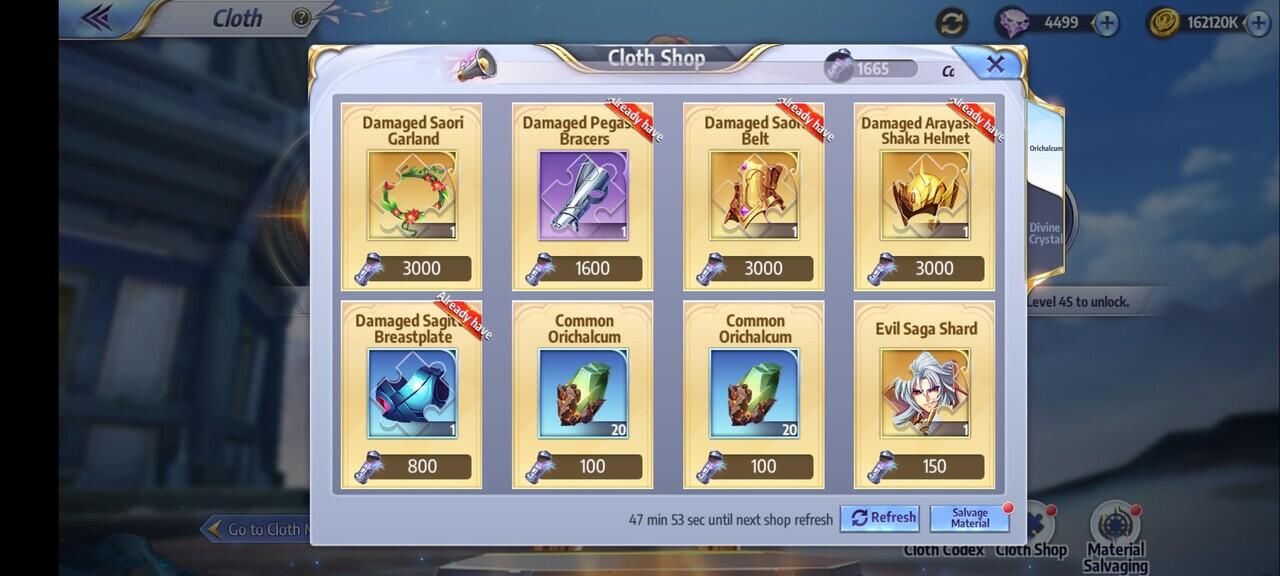Choose the Damaged Pegasus Bracers card

tap(583, 197)
